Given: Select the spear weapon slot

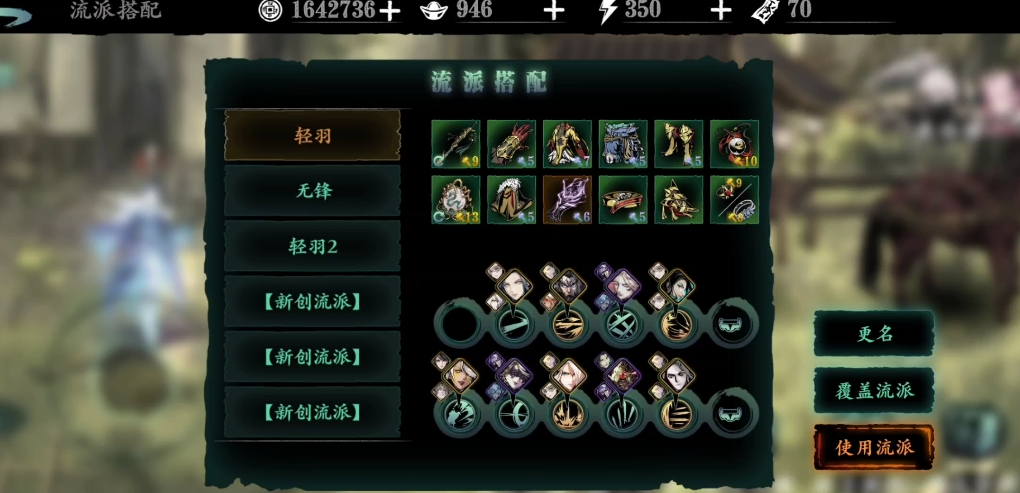Looking at the screenshot, I should point(456,144).
